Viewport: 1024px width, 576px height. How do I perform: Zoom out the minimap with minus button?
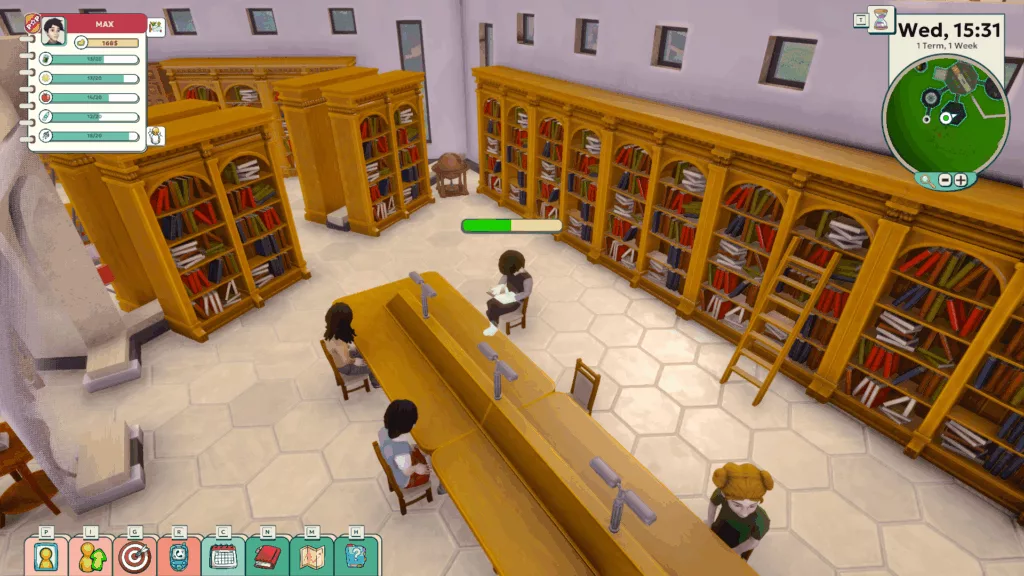[943, 180]
